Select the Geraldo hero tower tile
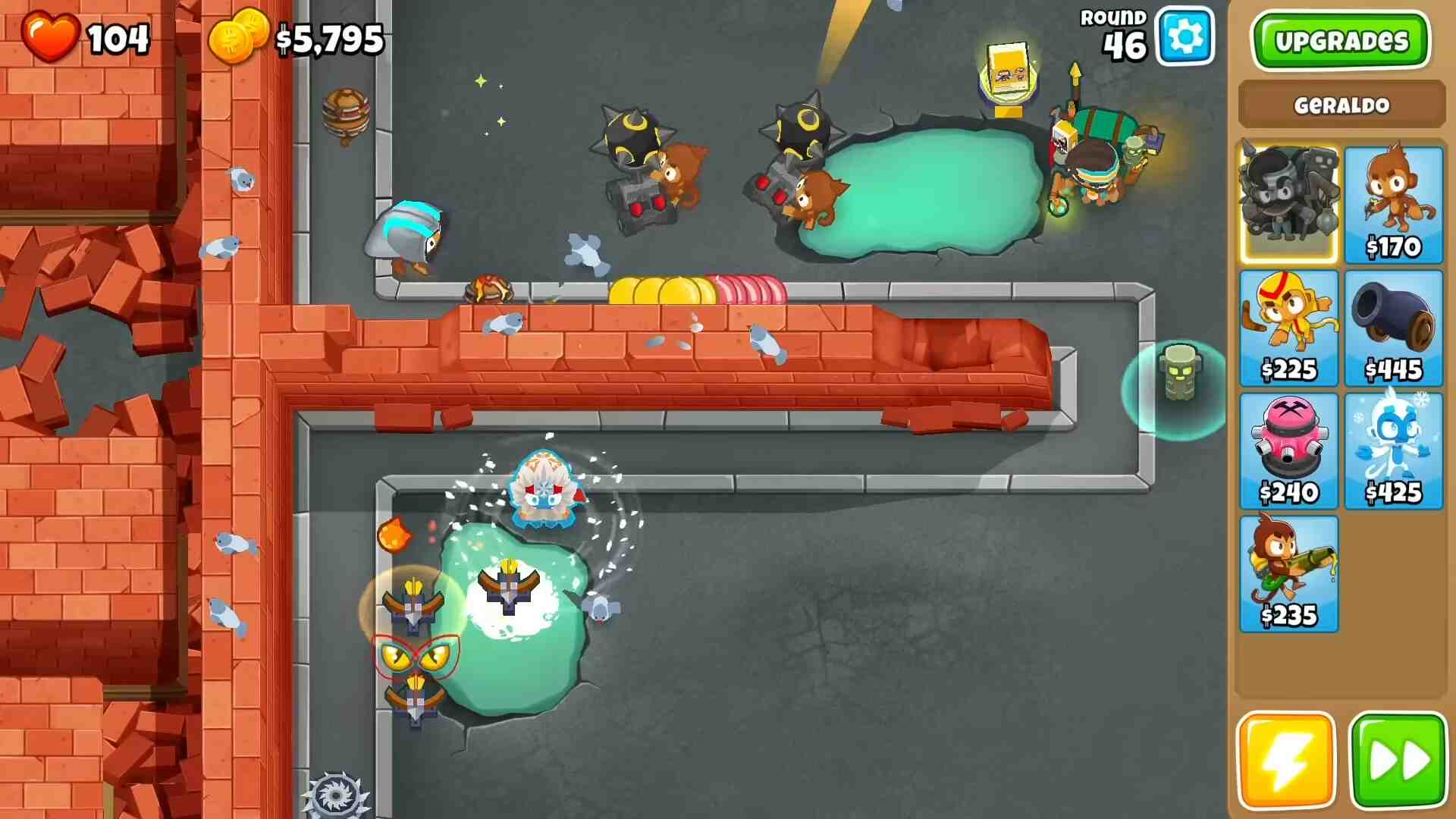Image resolution: width=1456 pixels, height=819 pixels. (1288, 203)
